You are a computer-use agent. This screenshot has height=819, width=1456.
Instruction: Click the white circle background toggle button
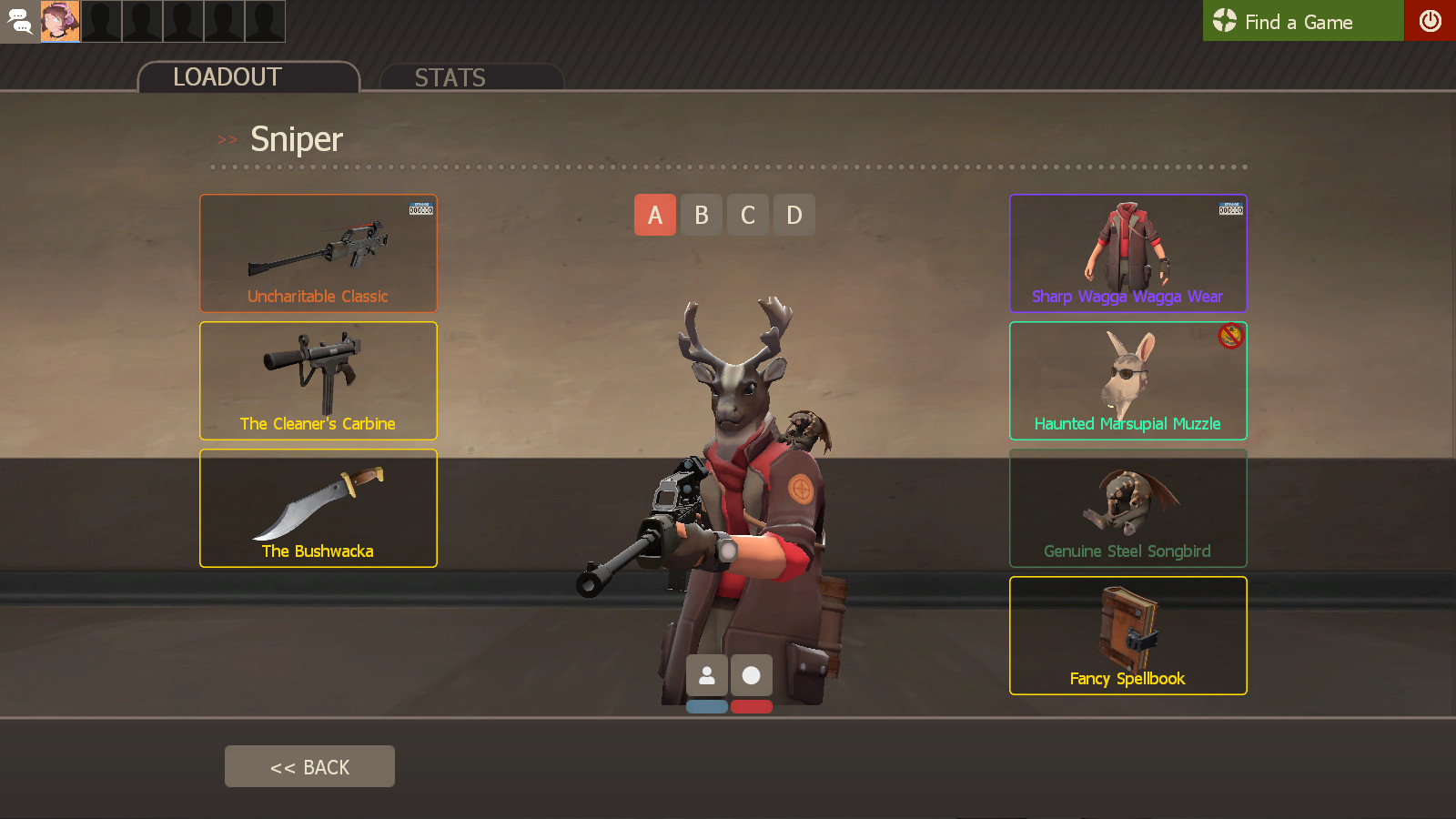click(x=751, y=674)
